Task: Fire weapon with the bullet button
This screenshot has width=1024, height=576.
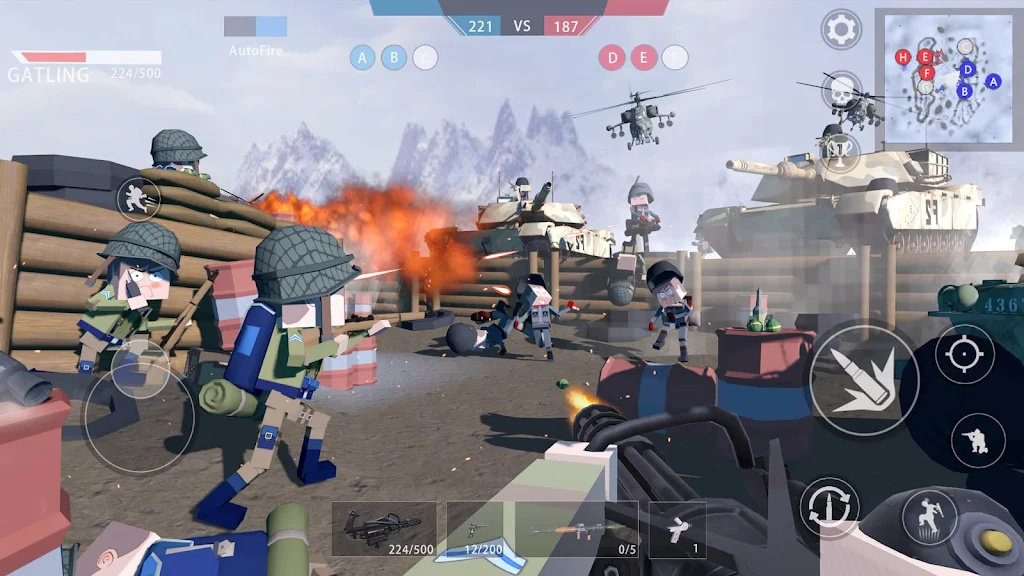Action: [x=863, y=379]
